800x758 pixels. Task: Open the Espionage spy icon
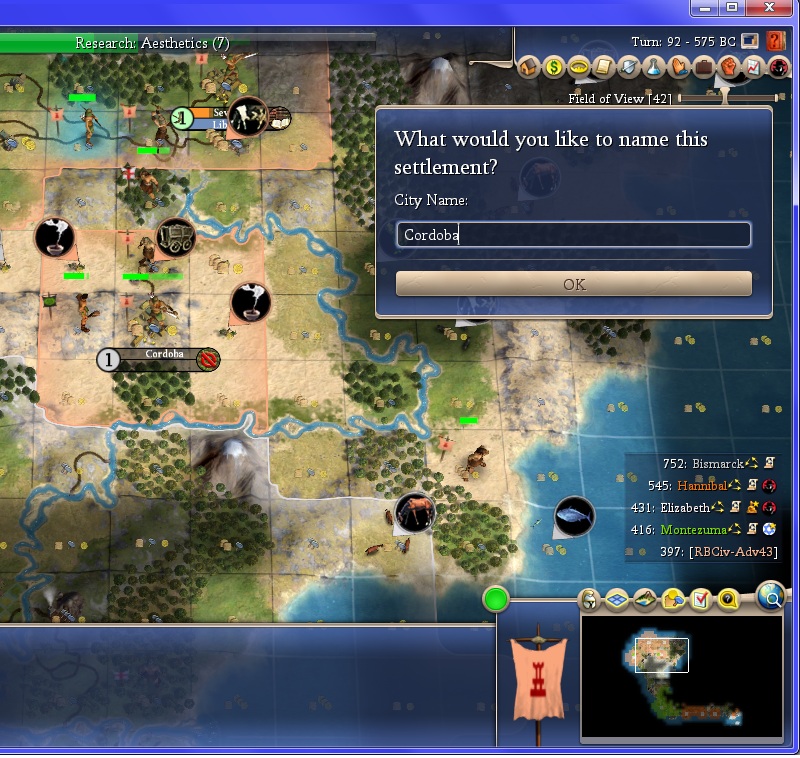coord(779,68)
